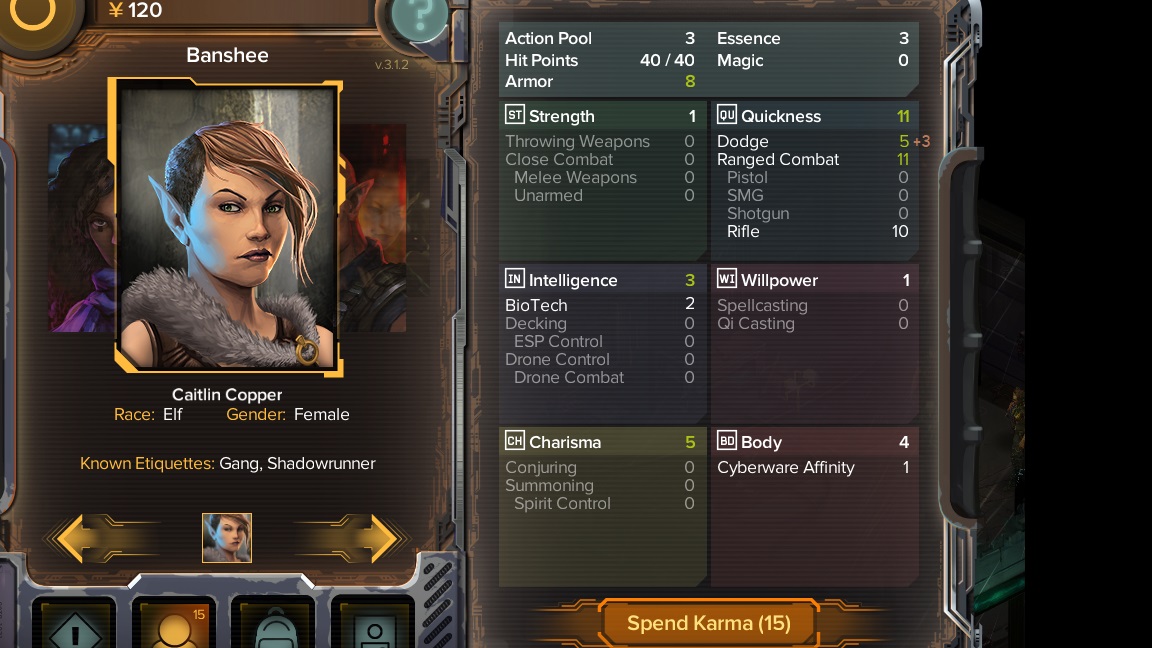Open the exclamation mark objectives tab

[x=75, y=626]
